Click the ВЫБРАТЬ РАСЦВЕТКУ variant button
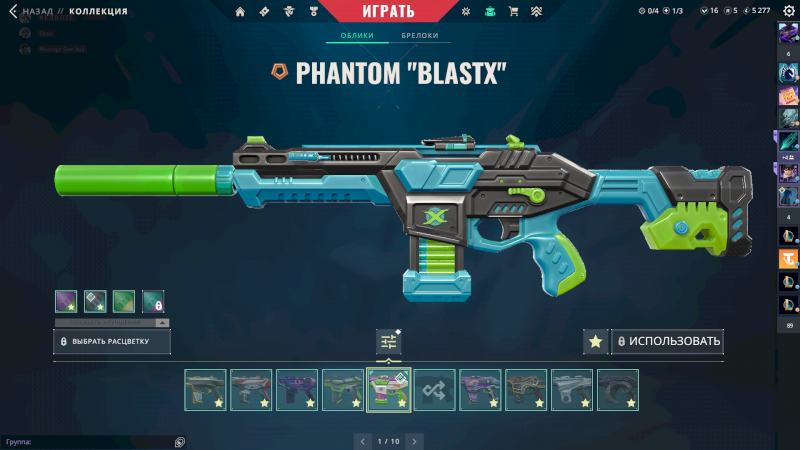Viewport: 800px width, 450px height. point(112,342)
